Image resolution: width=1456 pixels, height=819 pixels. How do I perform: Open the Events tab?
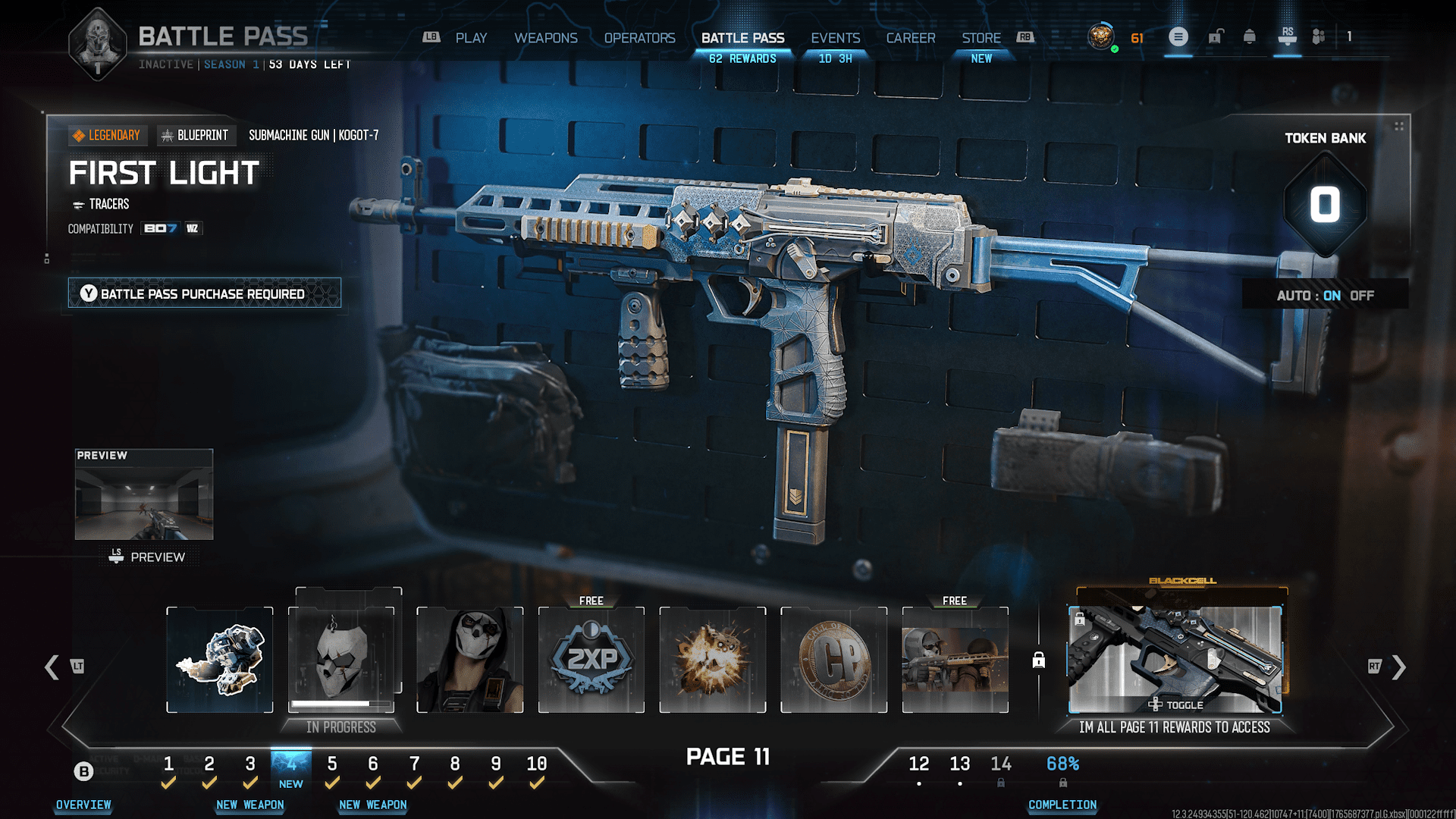[x=835, y=38]
